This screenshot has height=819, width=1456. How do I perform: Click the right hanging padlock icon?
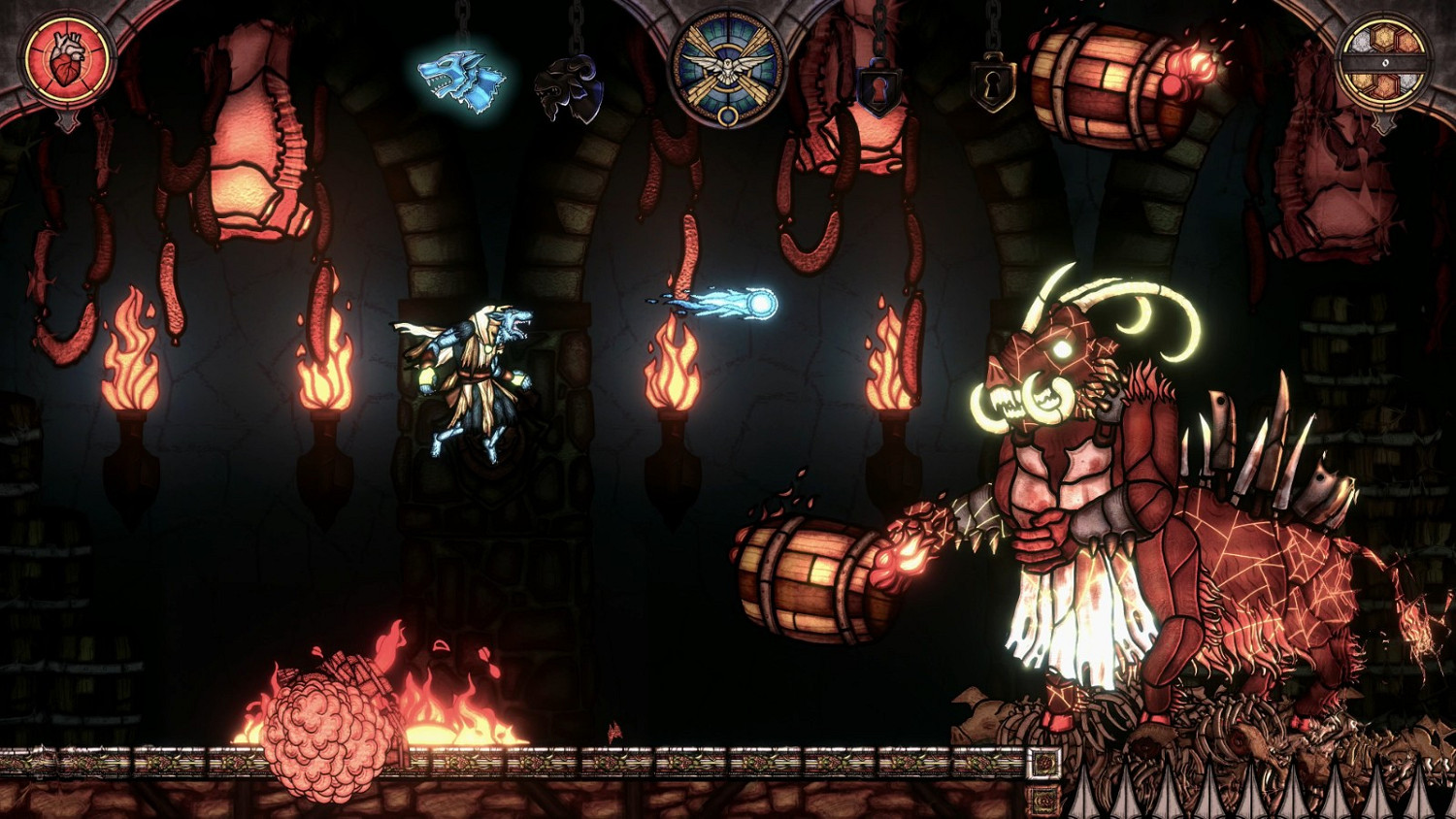point(991,84)
